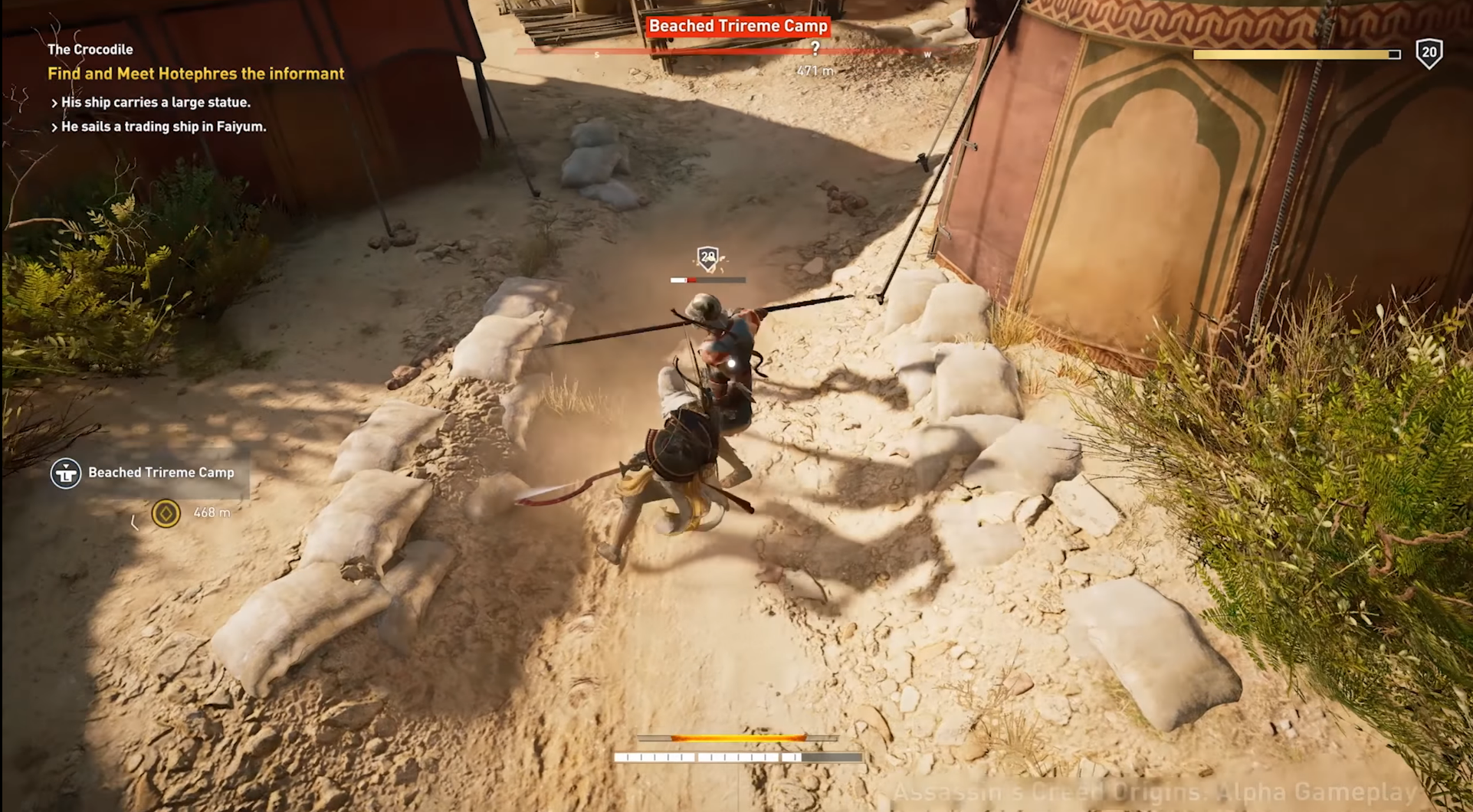
Task: Select the red Beached Trireme Camp banner
Action: (737, 26)
